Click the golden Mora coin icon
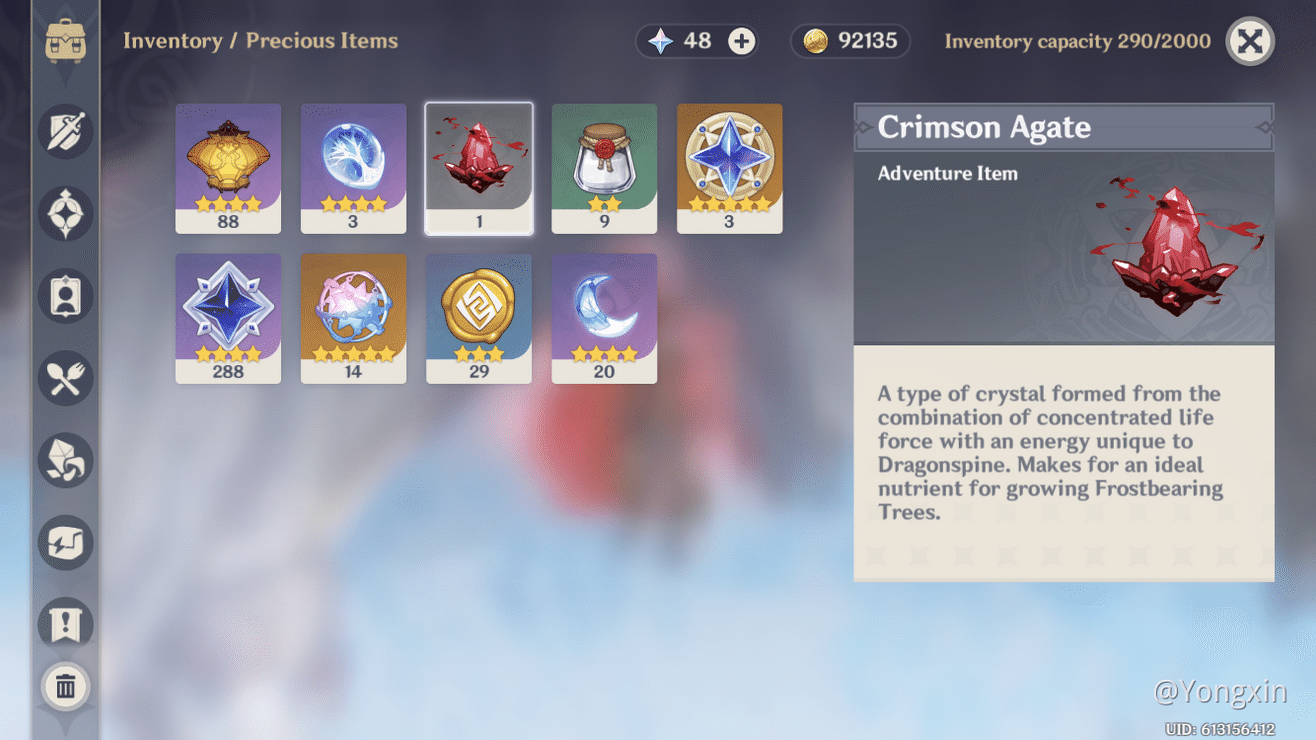The image size is (1316, 740). point(817,41)
